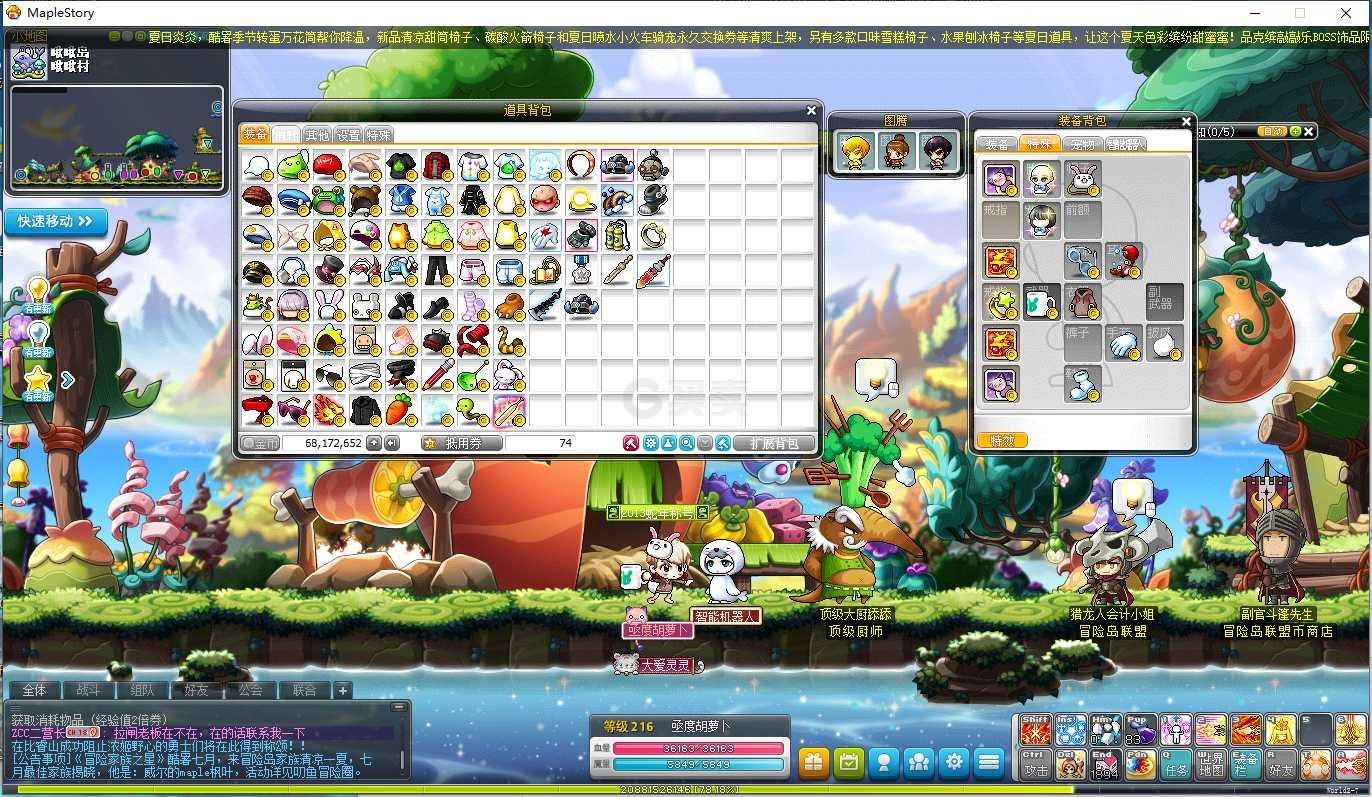Open the orange gift box cash shop button
Viewport: 1372px width, 797px height.
coord(814,762)
